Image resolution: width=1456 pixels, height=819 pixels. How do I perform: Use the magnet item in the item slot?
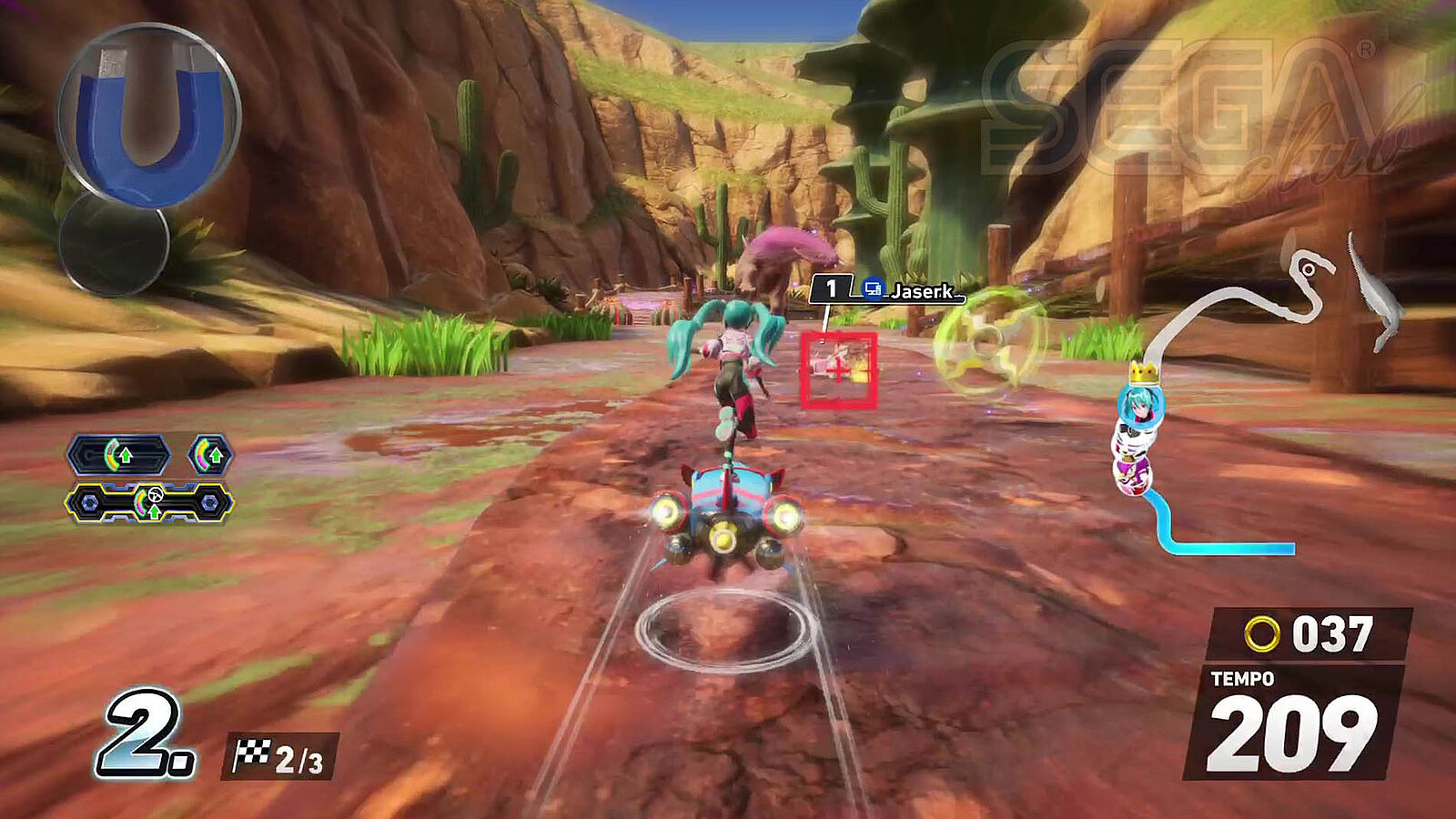tap(148, 116)
